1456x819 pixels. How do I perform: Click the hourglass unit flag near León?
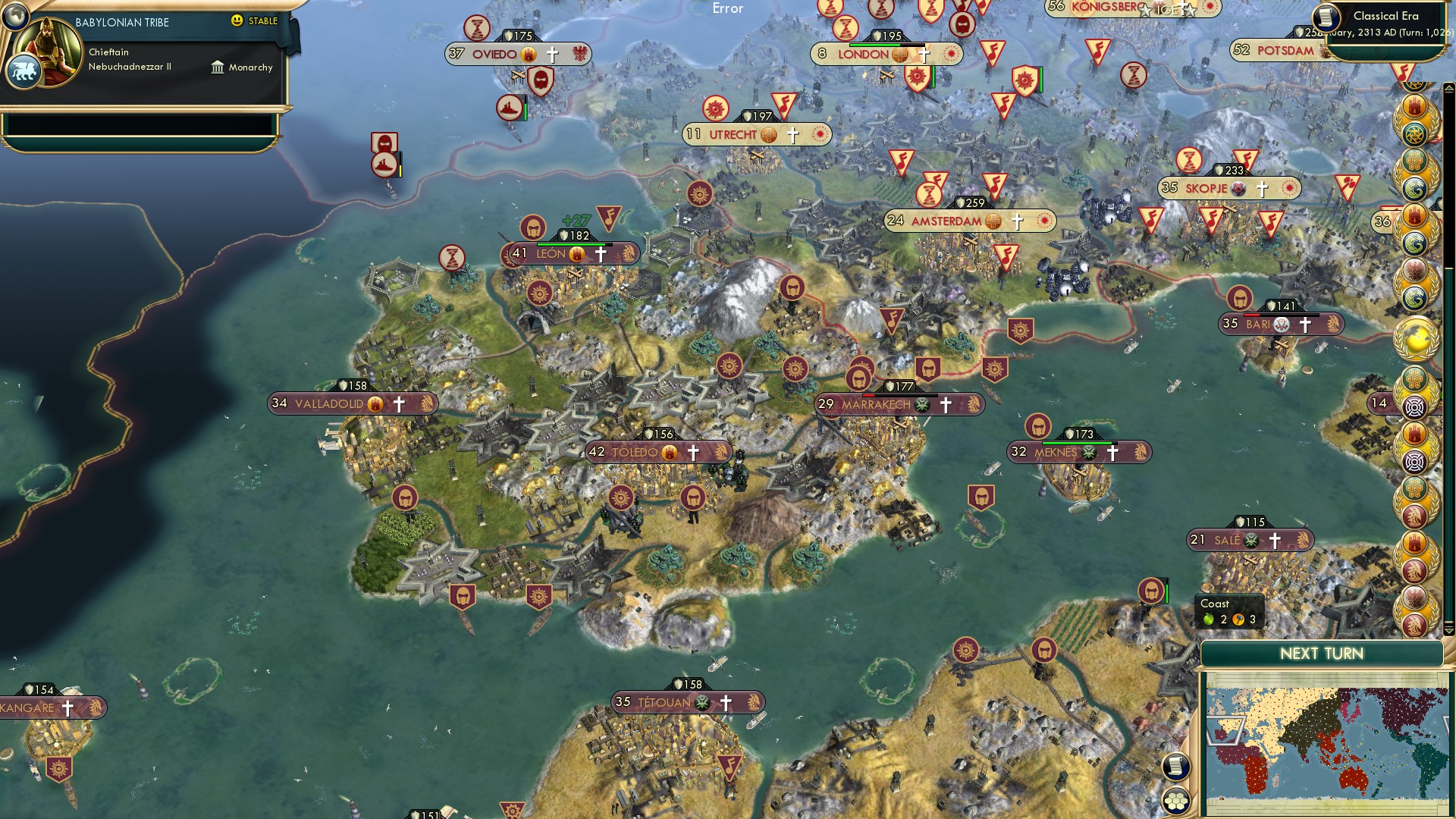451,258
